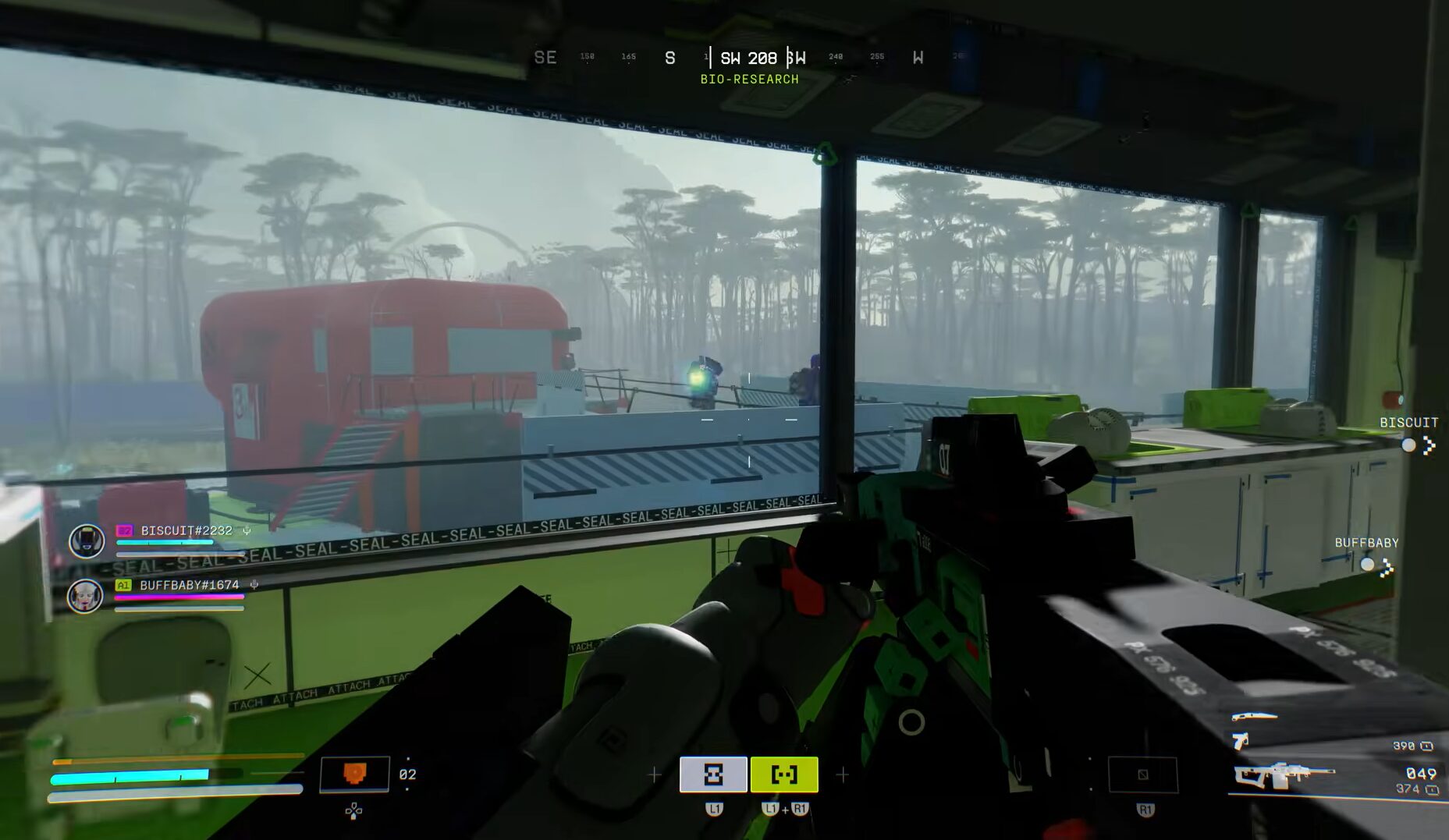Switch to the pistol sidearm icon

click(x=1241, y=740)
